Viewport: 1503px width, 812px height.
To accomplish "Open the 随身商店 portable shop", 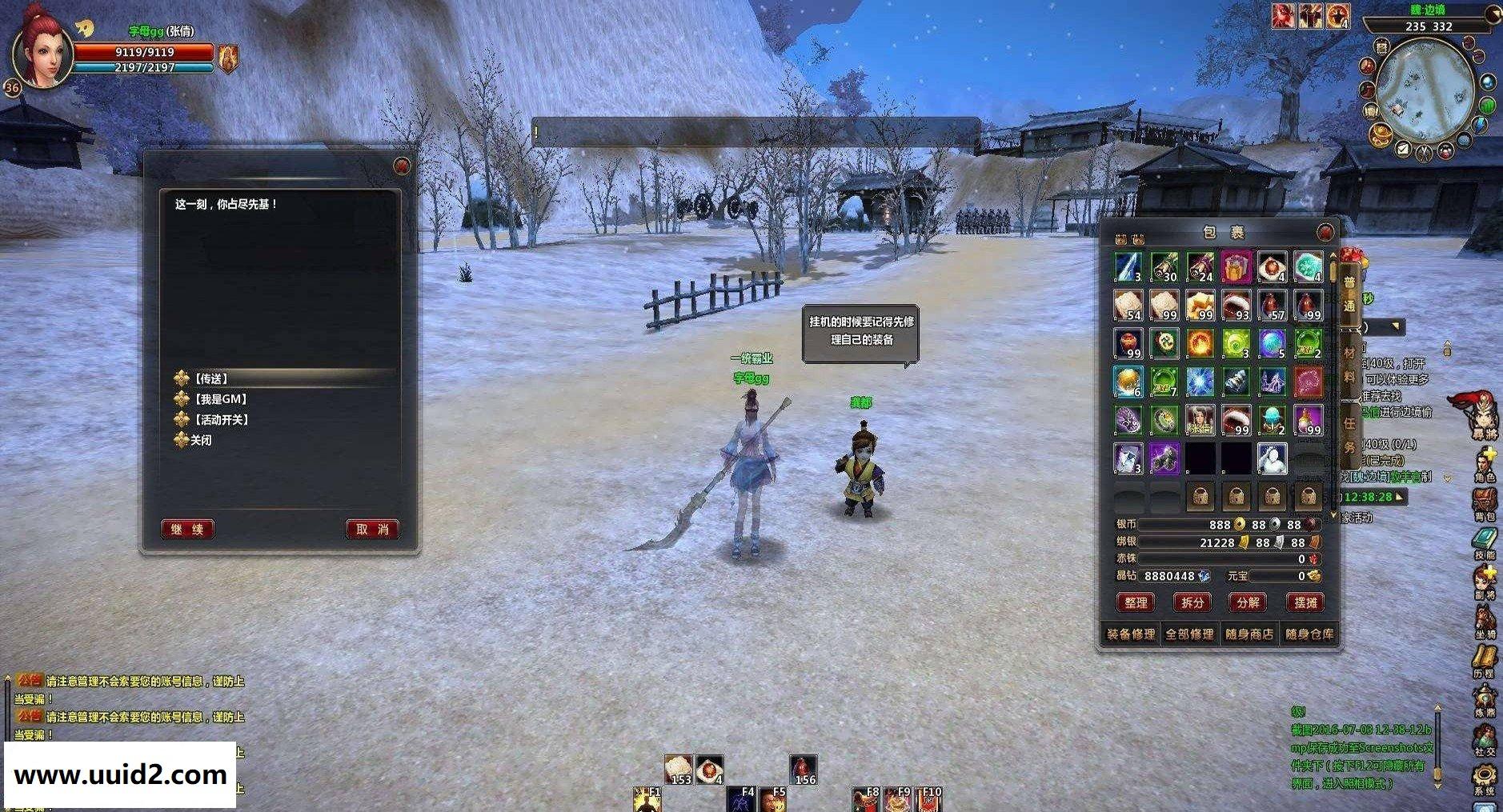I will click(1249, 634).
